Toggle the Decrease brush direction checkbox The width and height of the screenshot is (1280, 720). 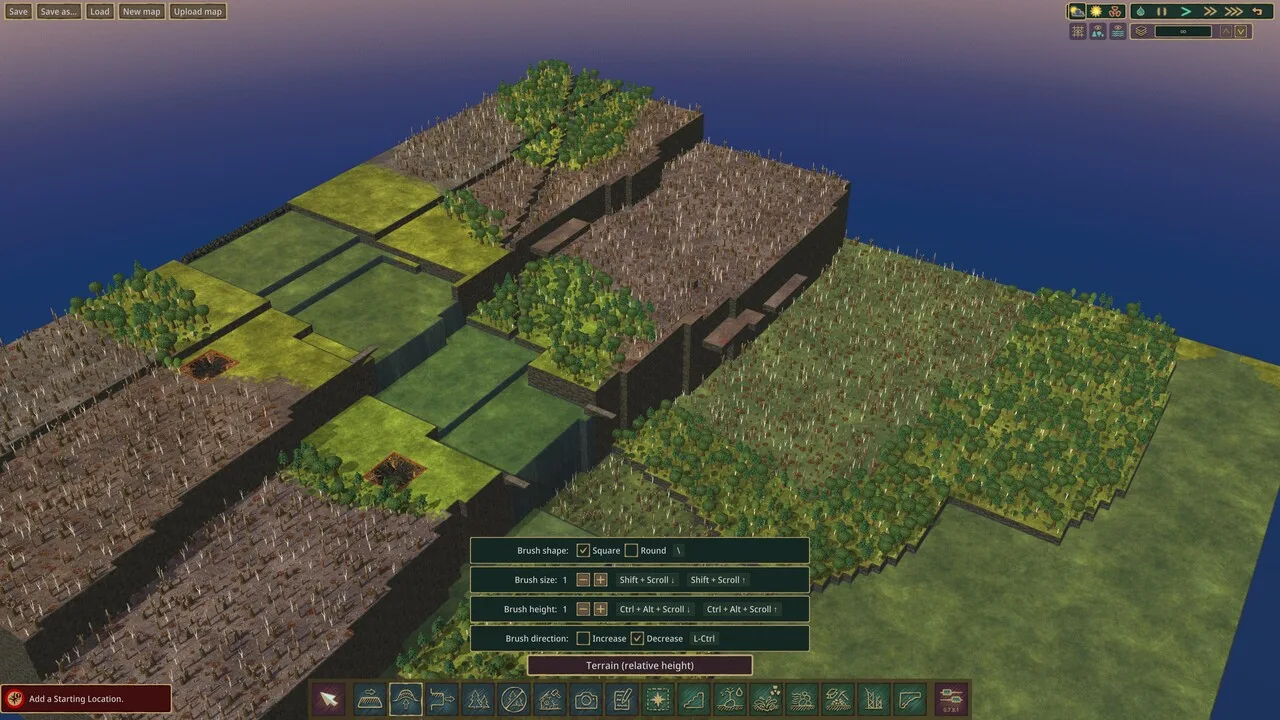pyautogui.click(x=637, y=638)
